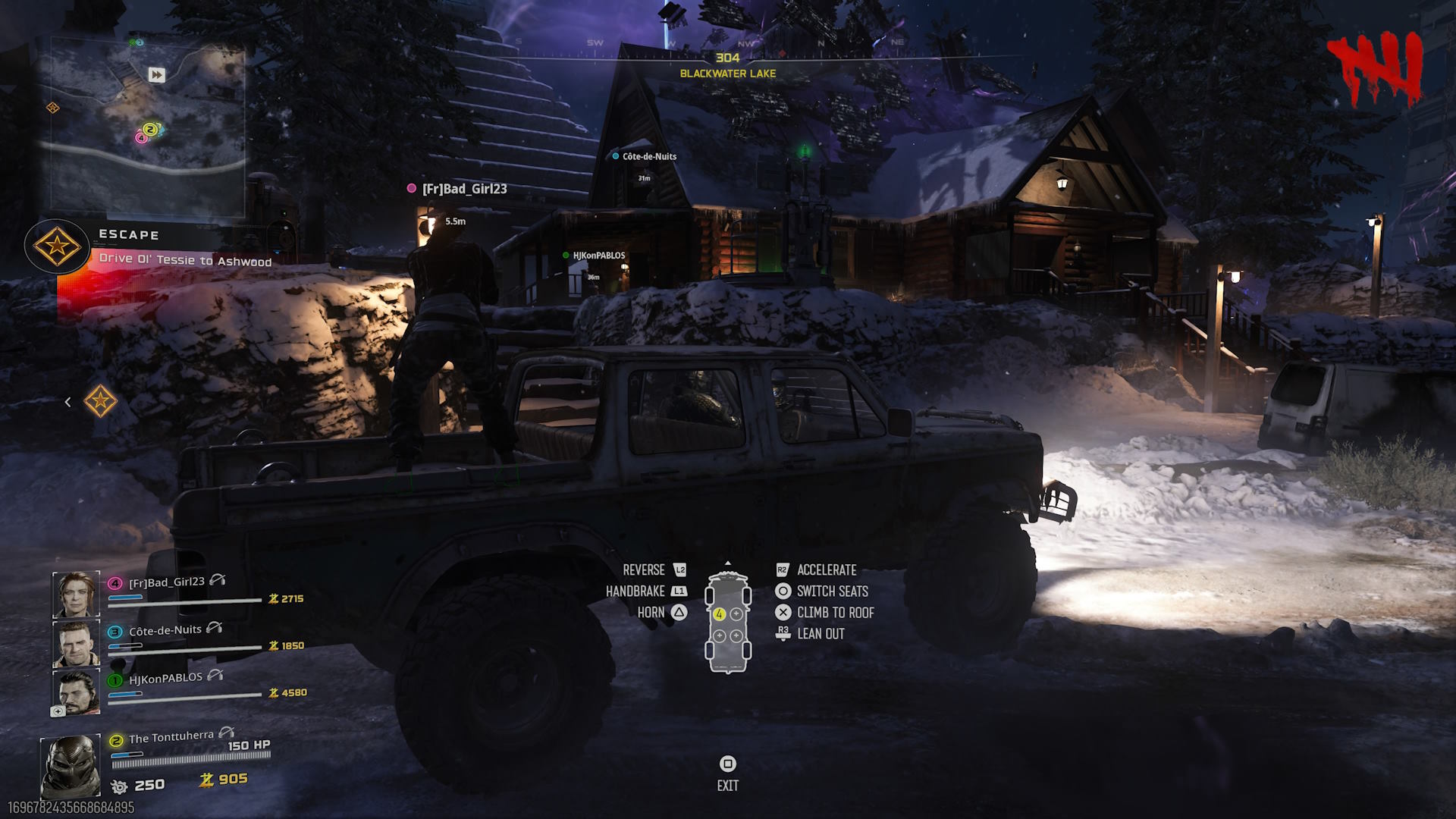Choose HJKonPABLOS squad portrait
Image resolution: width=1456 pixels, height=819 pixels.
coord(76,692)
